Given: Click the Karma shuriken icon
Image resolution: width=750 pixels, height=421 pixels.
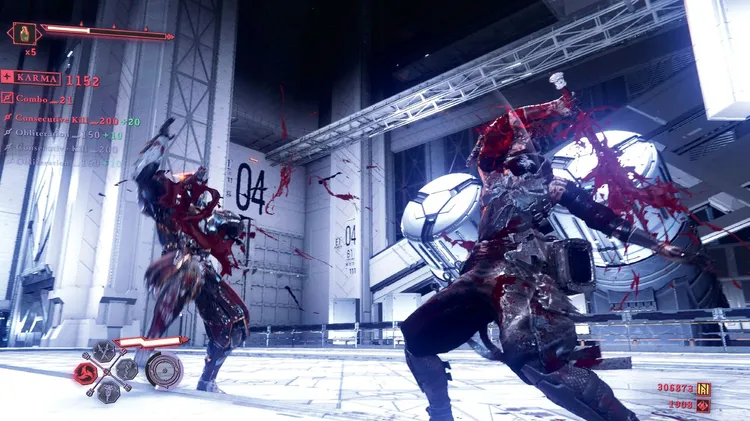Looking at the screenshot, I should coord(7,77).
